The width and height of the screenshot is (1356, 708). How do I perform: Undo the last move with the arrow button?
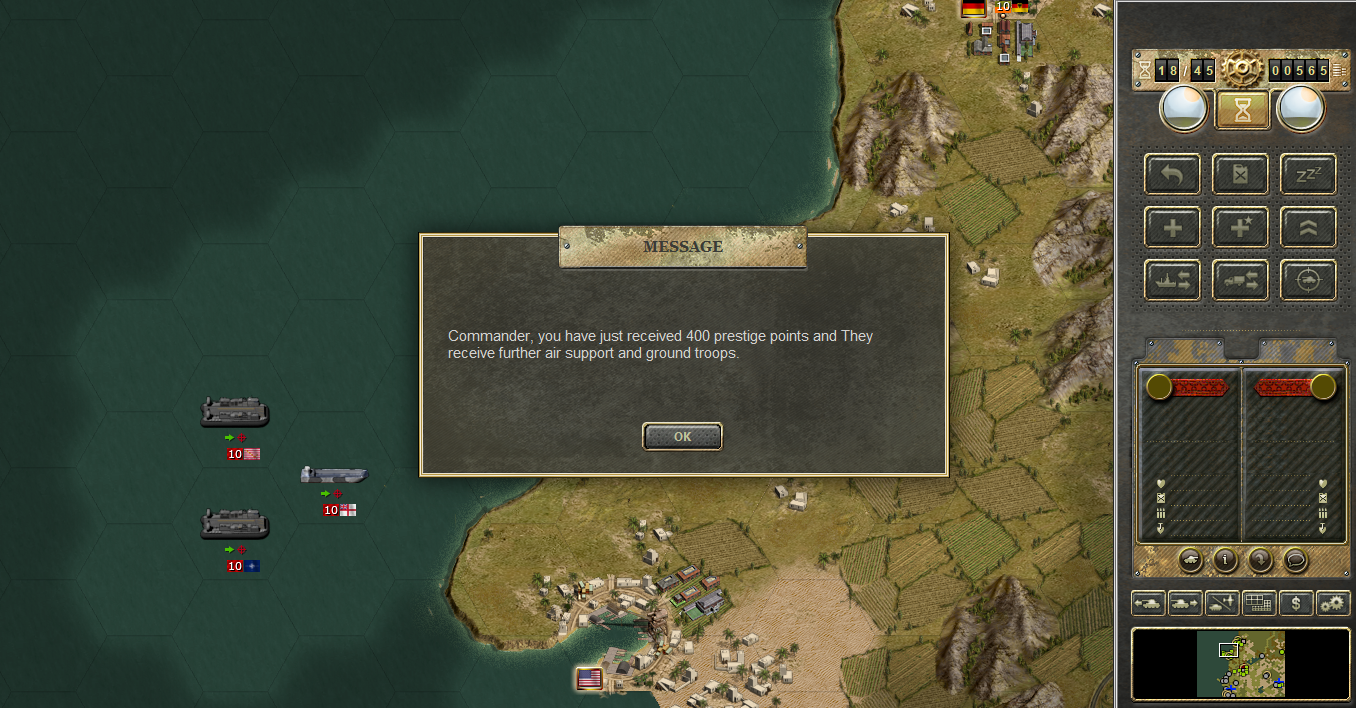[x=1172, y=174]
